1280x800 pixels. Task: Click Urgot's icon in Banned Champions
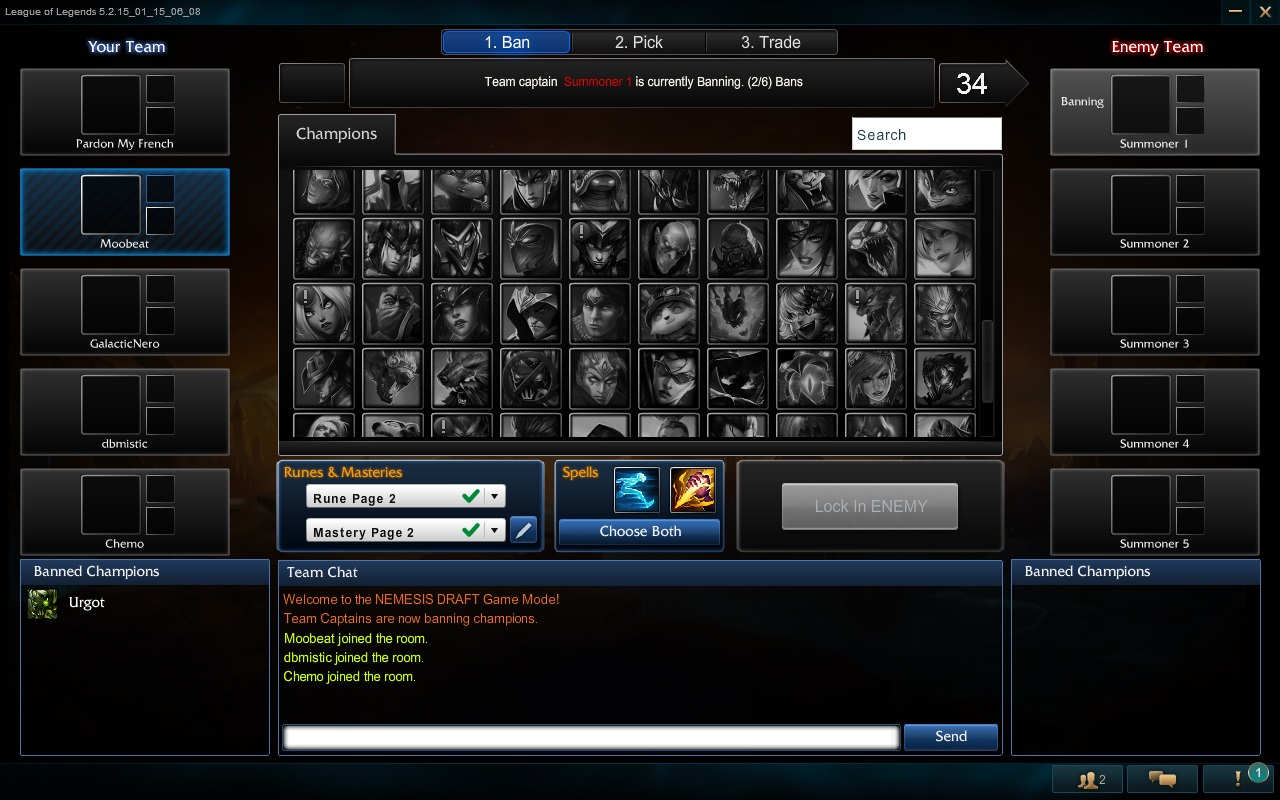pyautogui.click(x=42, y=603)
